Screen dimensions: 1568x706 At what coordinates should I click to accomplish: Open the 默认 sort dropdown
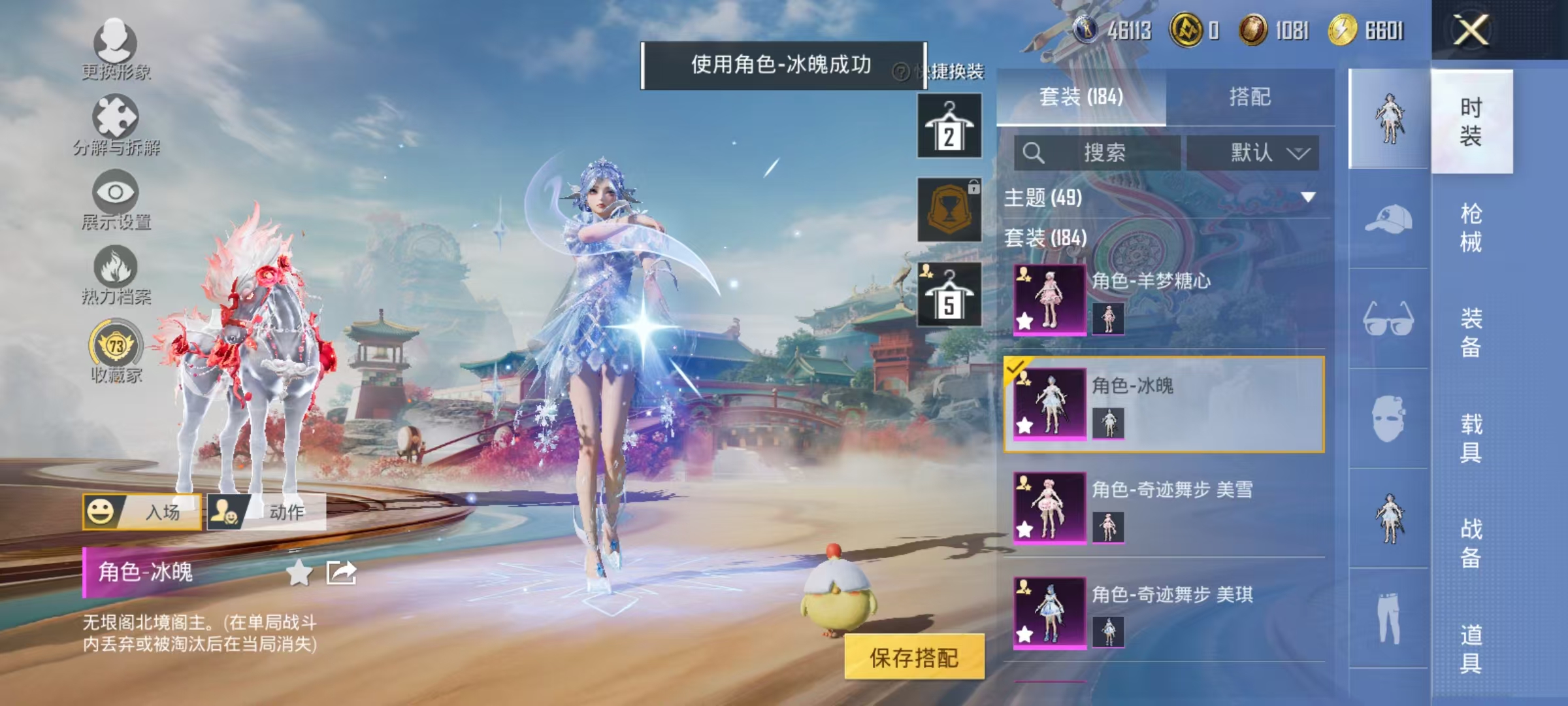point(1261,153)
